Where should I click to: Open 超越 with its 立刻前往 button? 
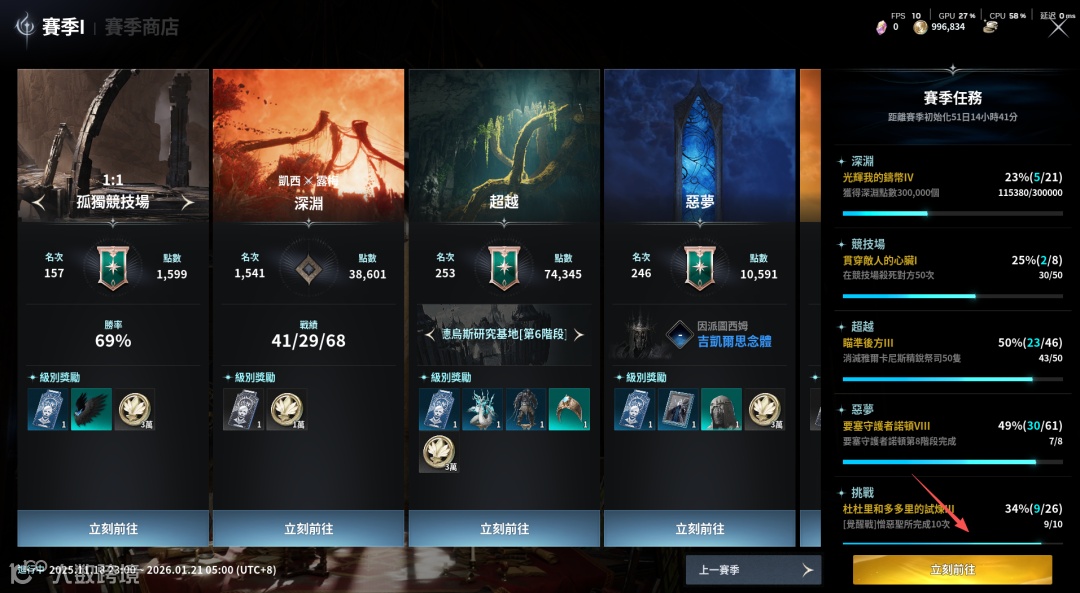[x=504, y=529]
